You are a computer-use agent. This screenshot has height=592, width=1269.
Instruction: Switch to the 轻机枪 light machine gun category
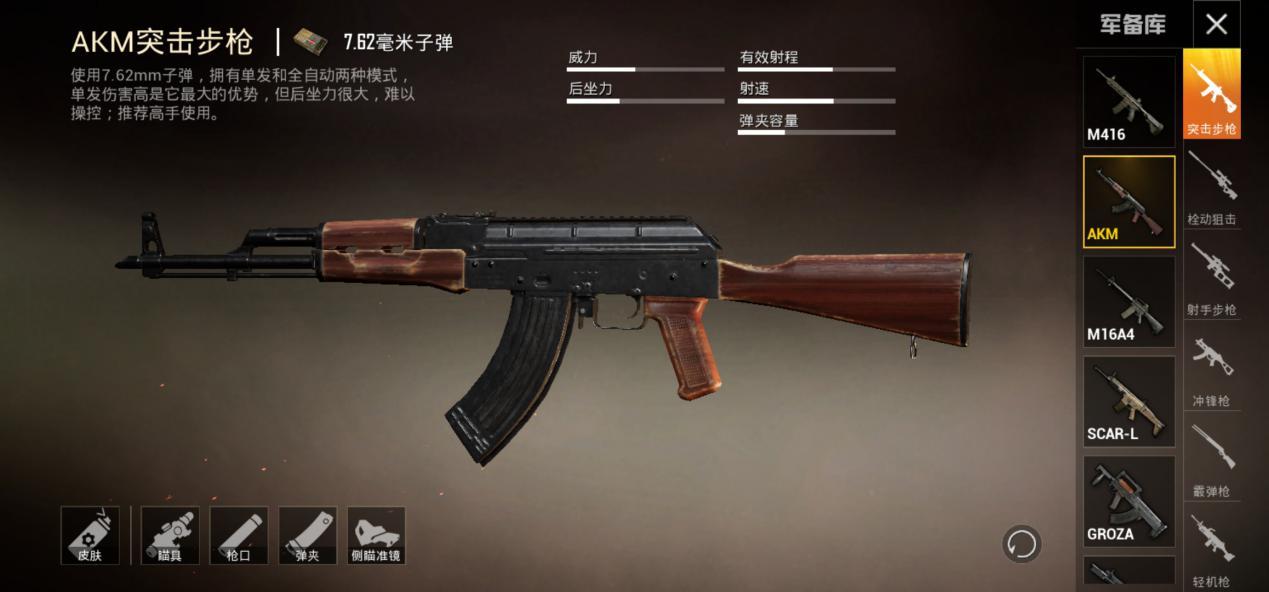click(1211, 550)
